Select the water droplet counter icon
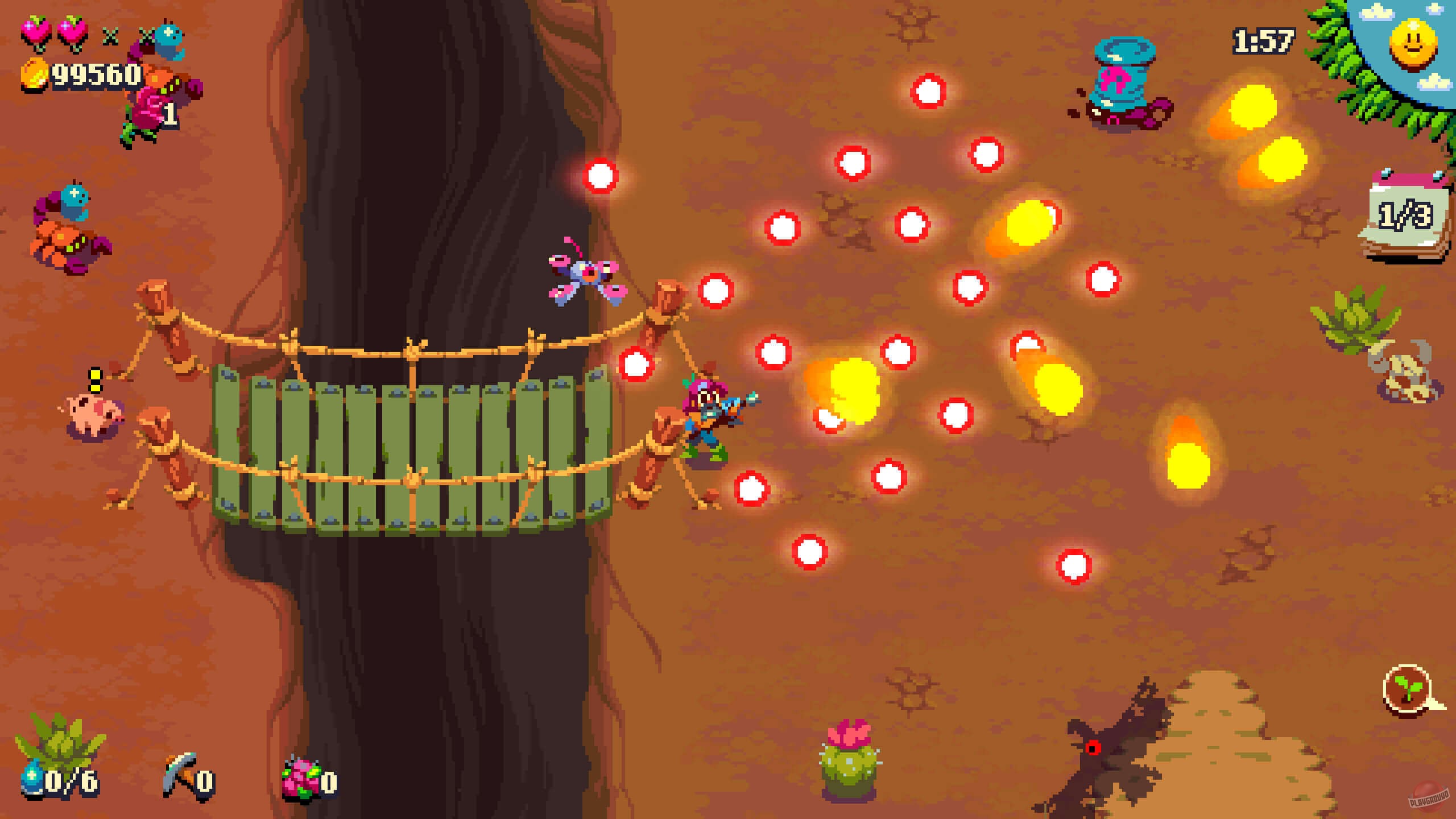The image size is (1456, 819). (31, 779)
